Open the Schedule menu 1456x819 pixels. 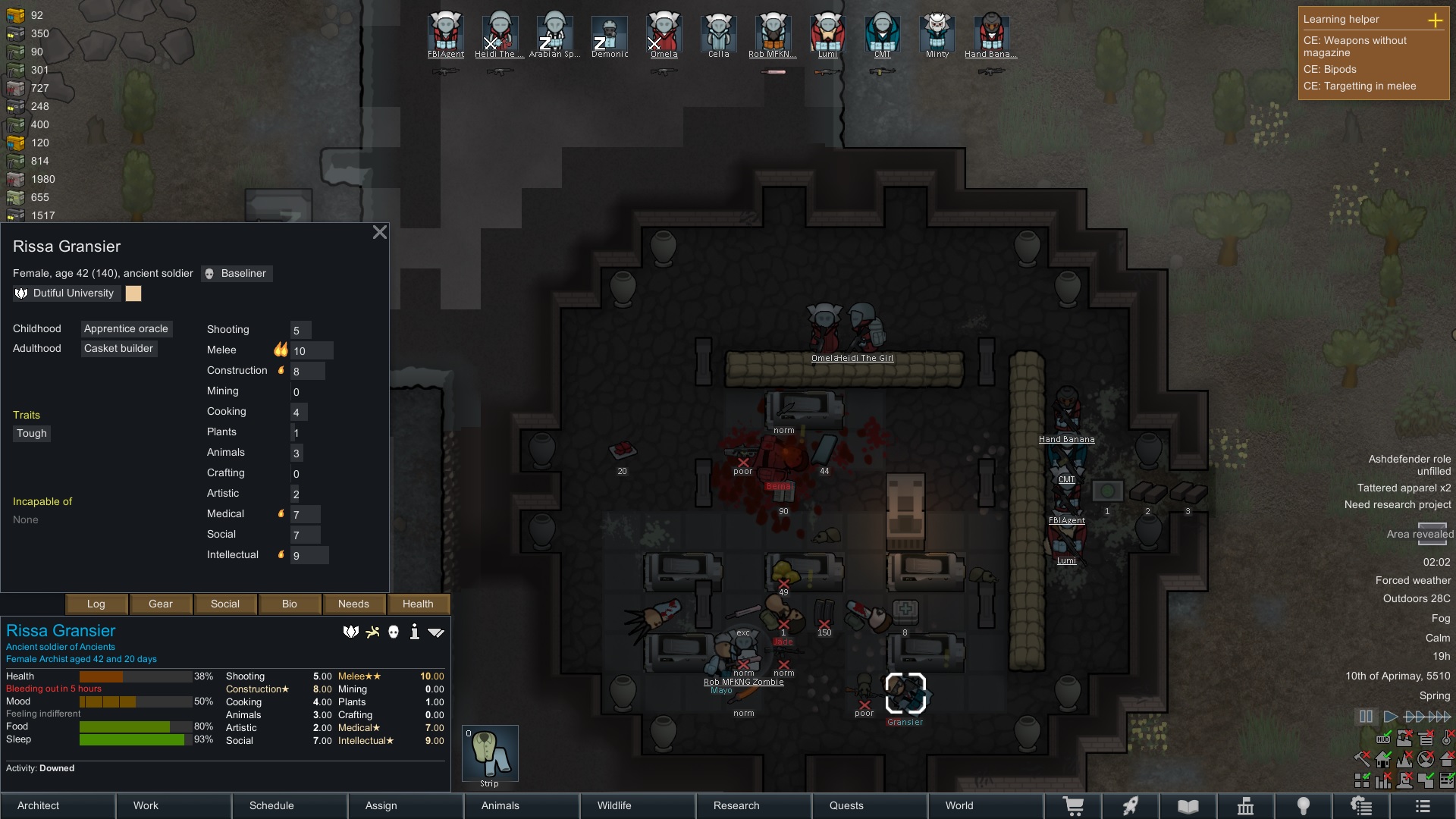[290, 805]
